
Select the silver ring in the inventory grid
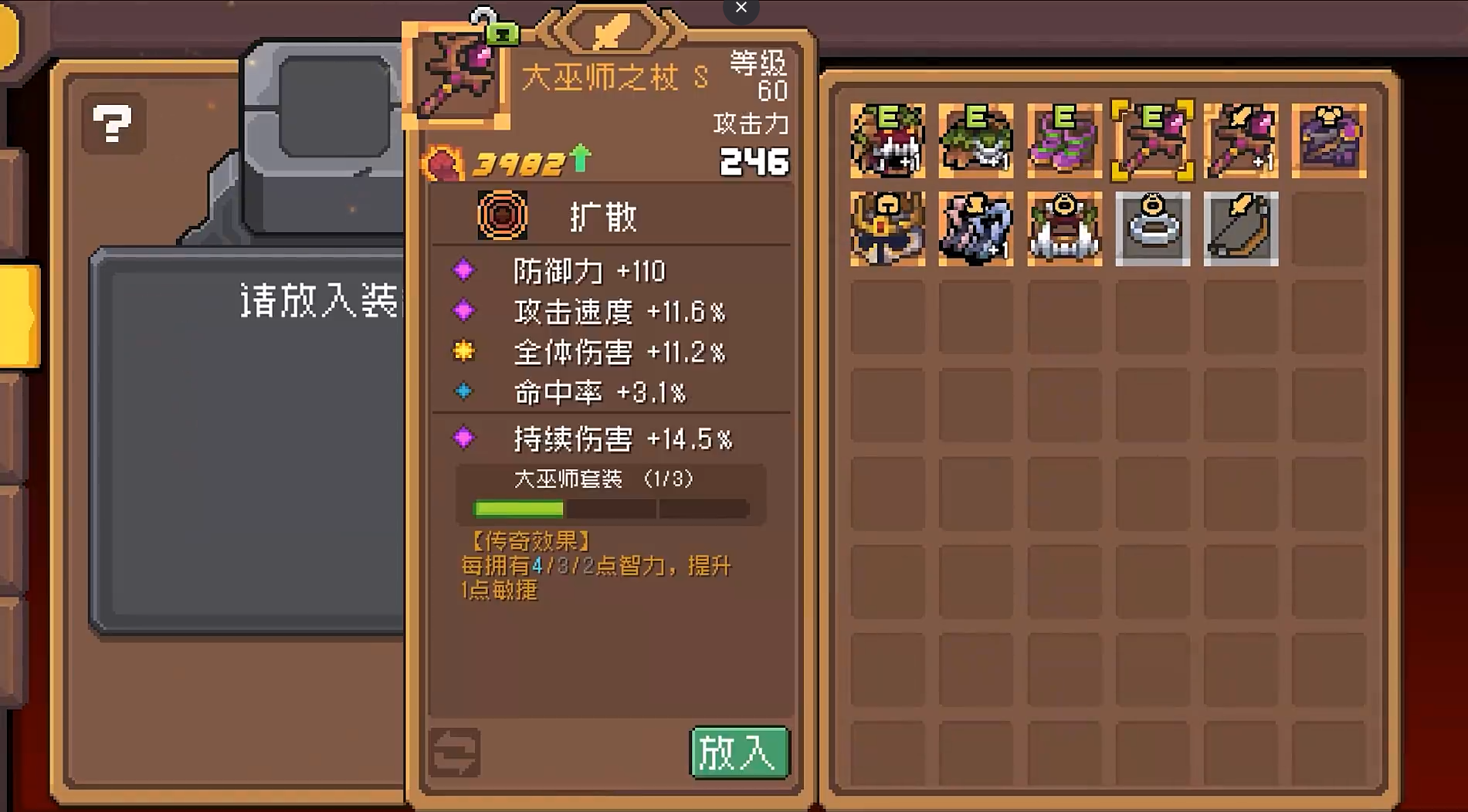point(1152,229)
